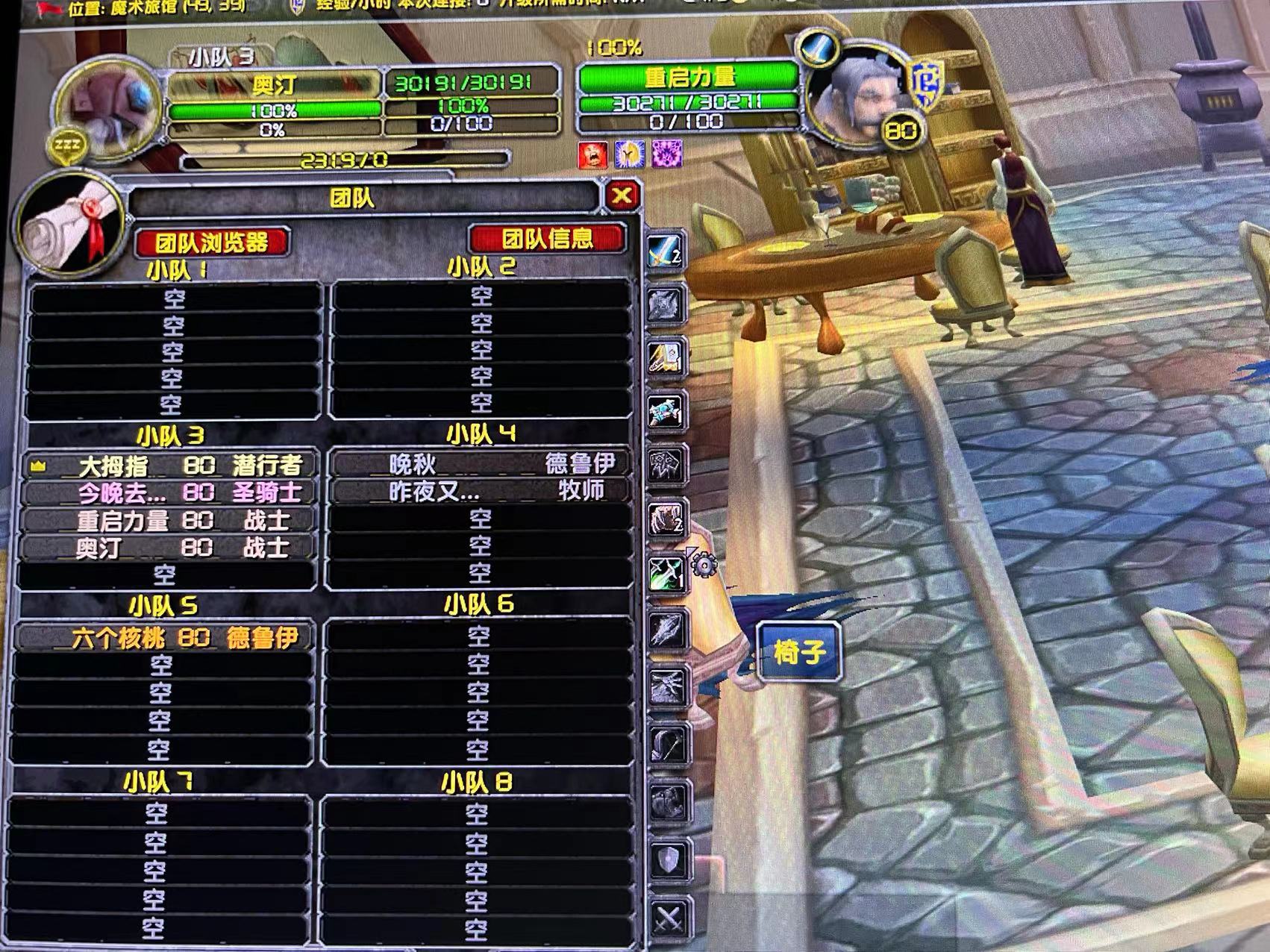
Task: Click the blue hammer class icon
Action: click(x=665, y=411)
